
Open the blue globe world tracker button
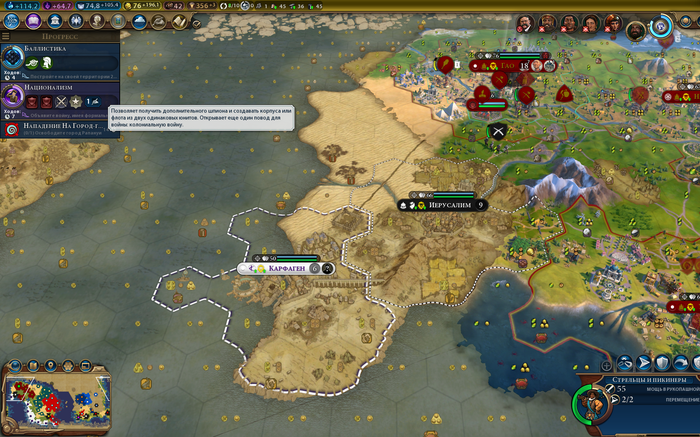(661, 27)
